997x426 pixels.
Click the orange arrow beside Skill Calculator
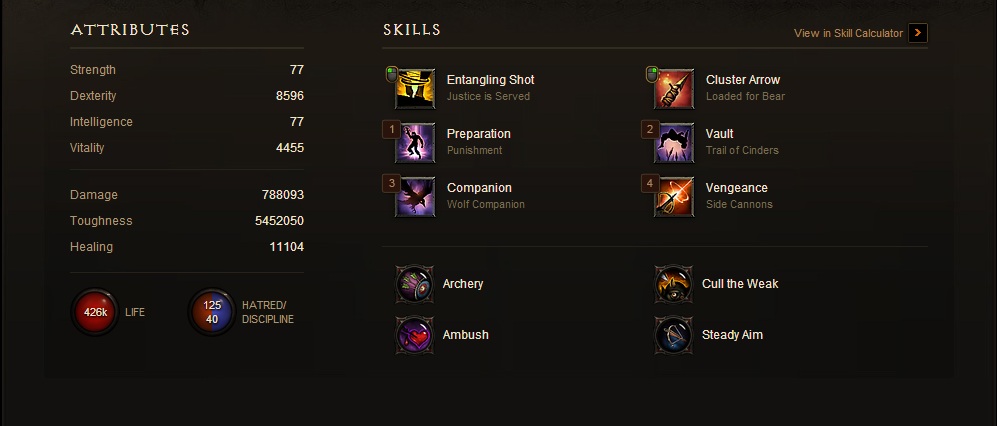[x=919, y=33]
